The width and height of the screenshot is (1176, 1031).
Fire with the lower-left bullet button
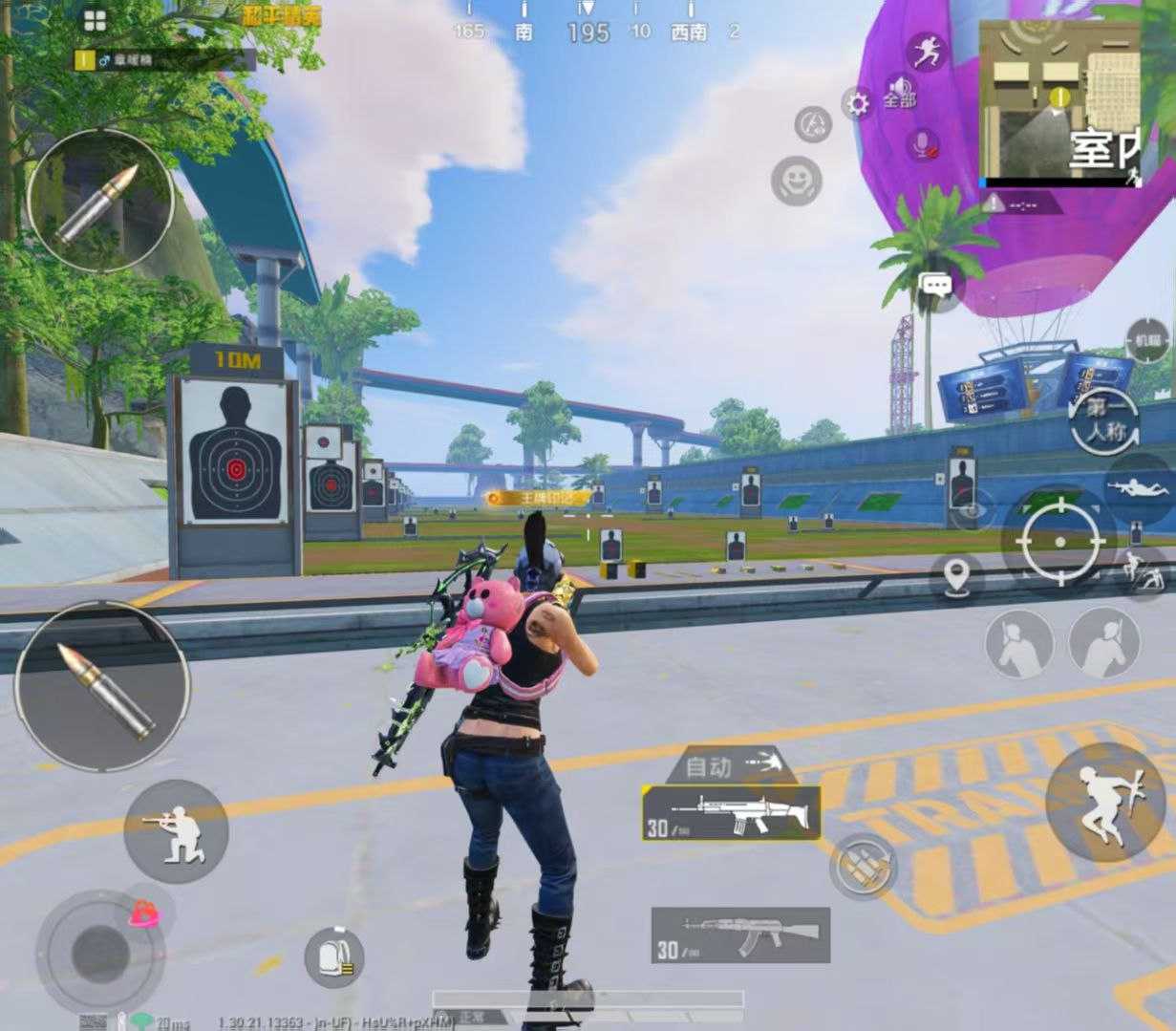click(x=102, y=688)
